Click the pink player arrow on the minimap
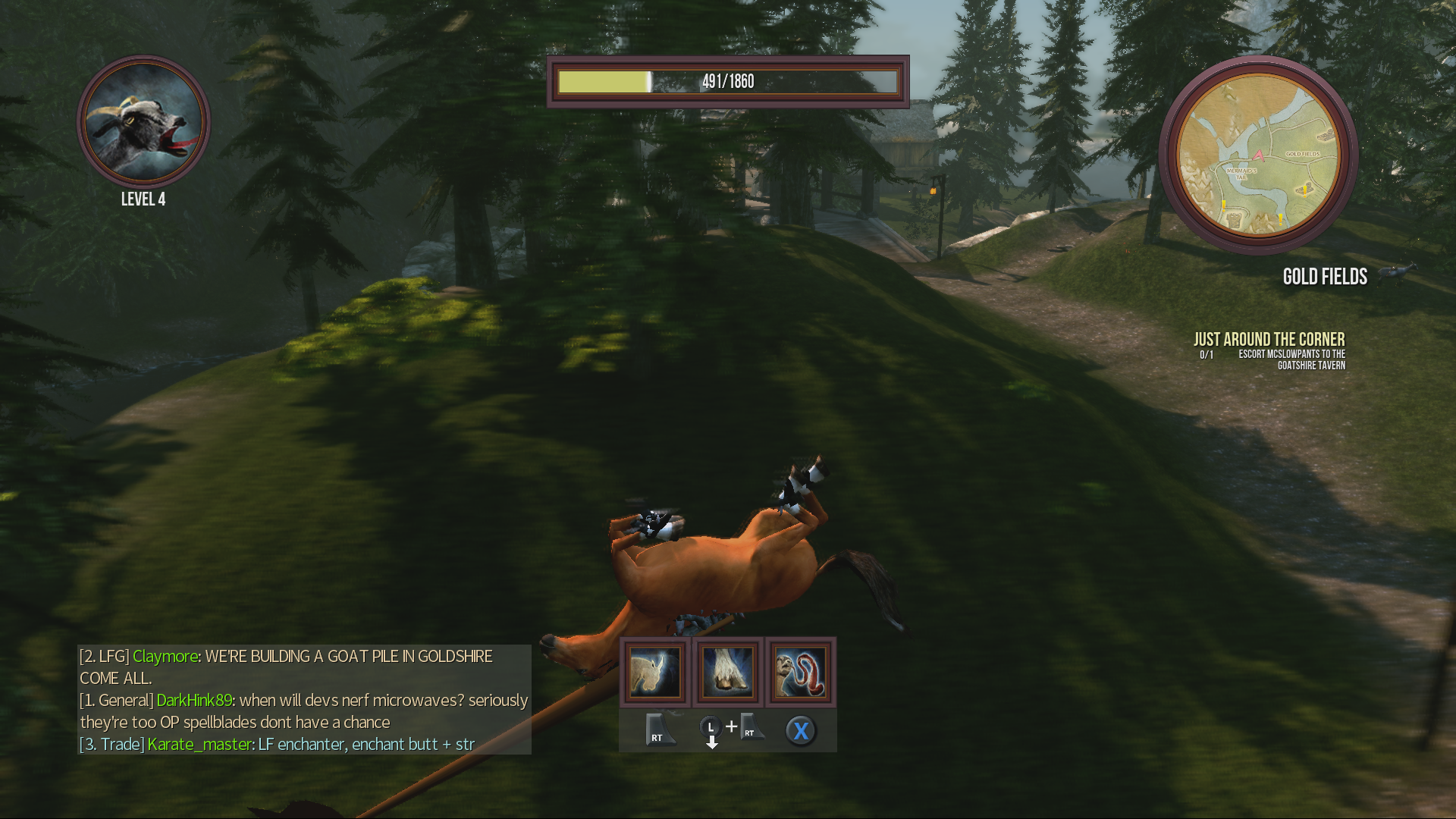 pyautogui.click(x=1259, y=156)
